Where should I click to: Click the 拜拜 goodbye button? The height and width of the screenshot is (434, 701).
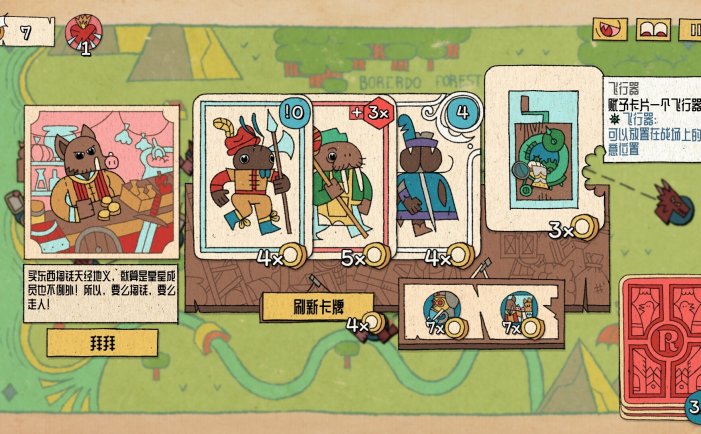[102, 342]
